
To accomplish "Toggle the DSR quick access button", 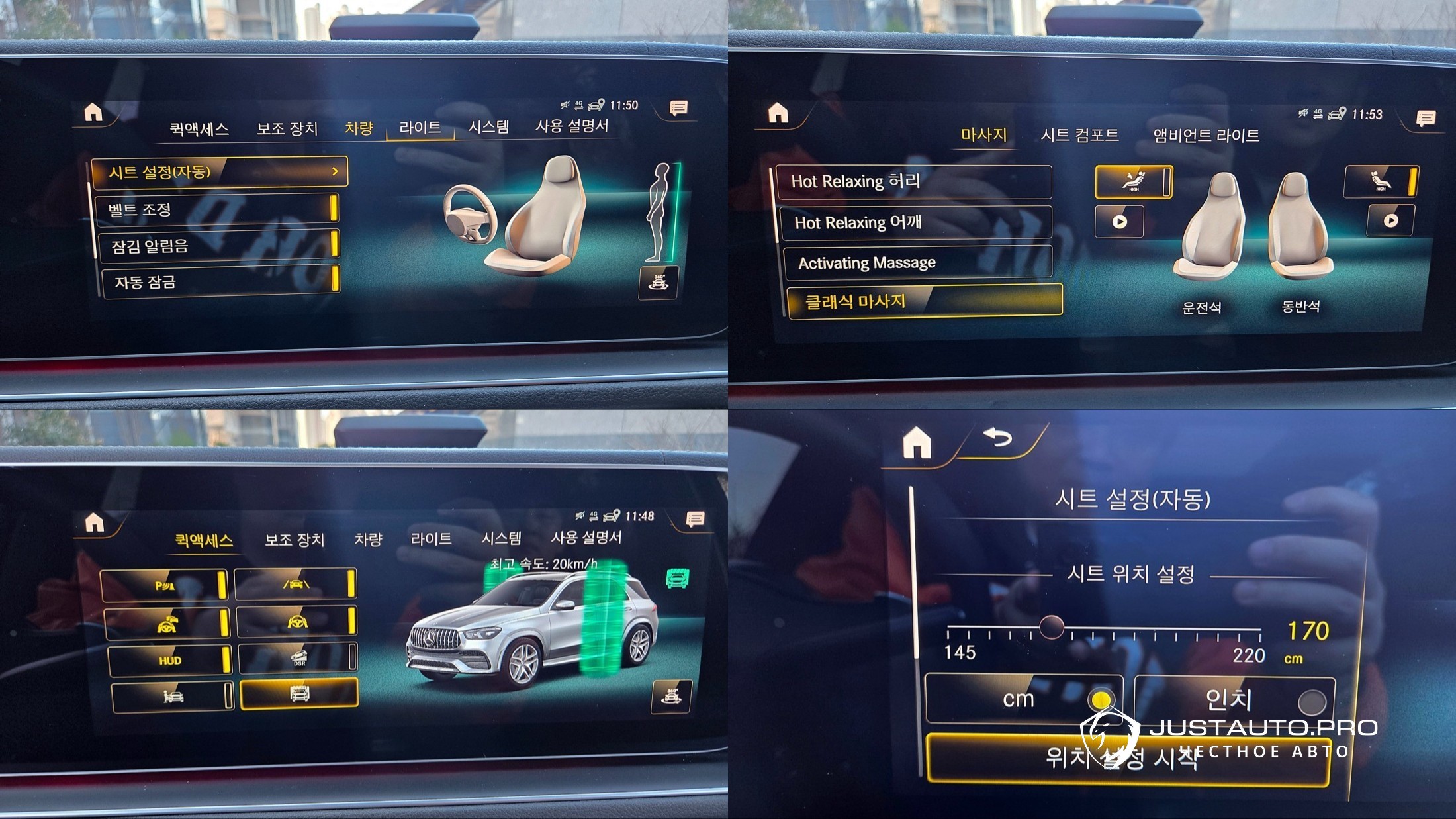I will click(298, 658).
